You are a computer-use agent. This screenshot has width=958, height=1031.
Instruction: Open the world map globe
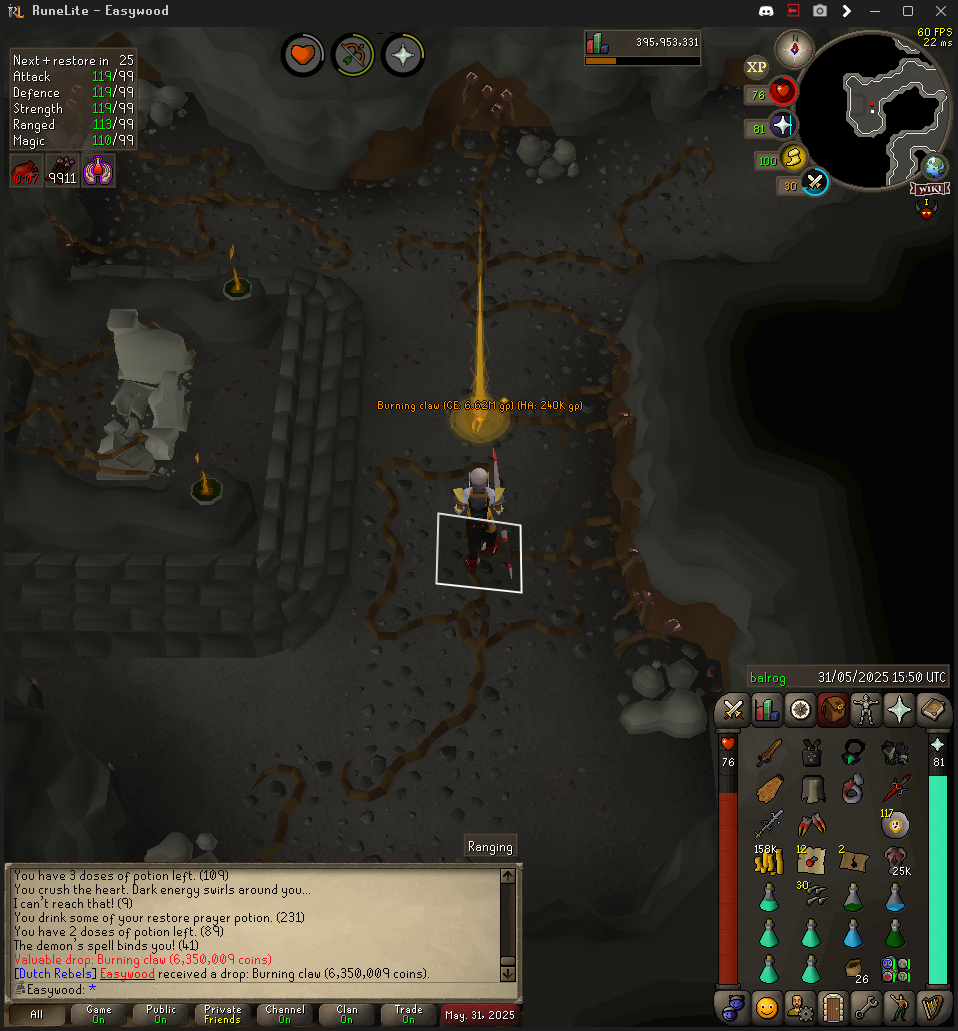935,166
